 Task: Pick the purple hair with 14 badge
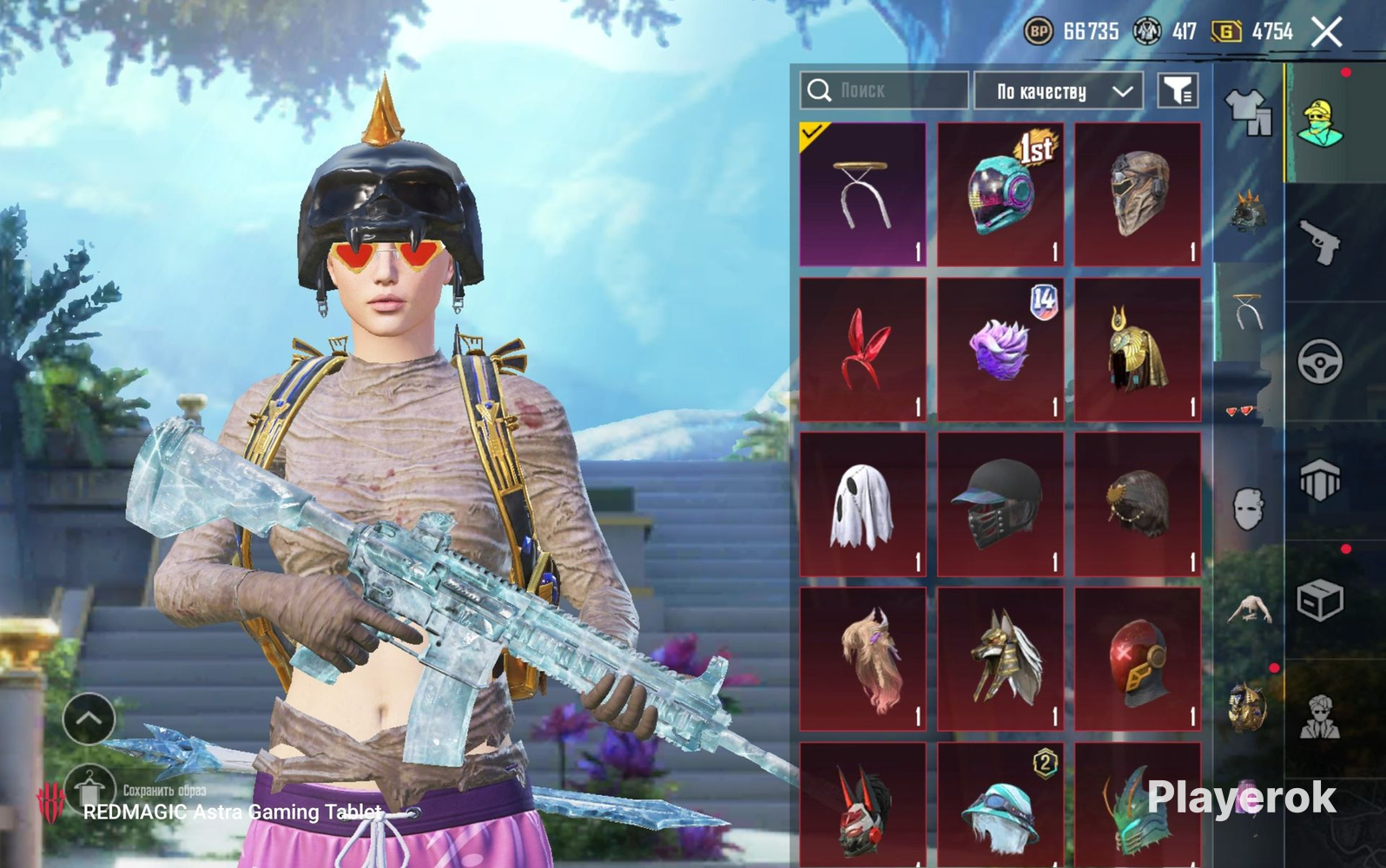pyautogui.click(x=1000, y=350)
